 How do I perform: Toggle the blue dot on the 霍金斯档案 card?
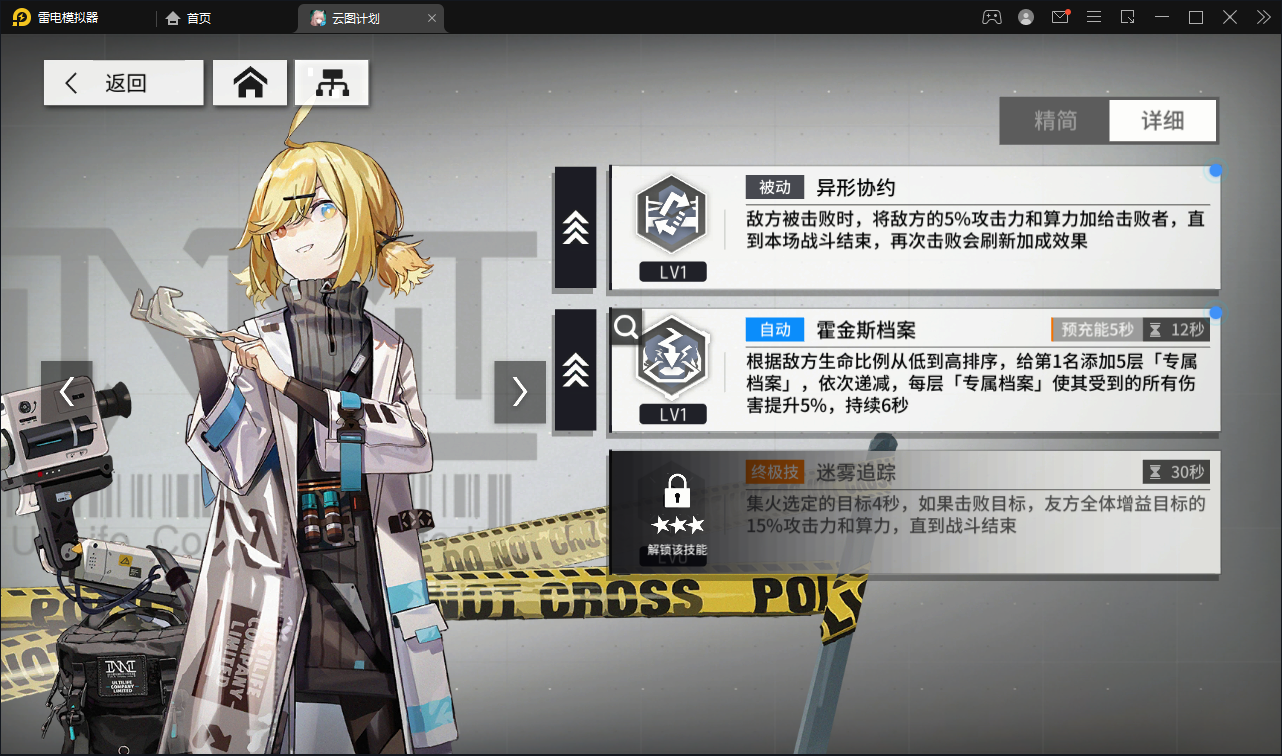click(1215, 313)
